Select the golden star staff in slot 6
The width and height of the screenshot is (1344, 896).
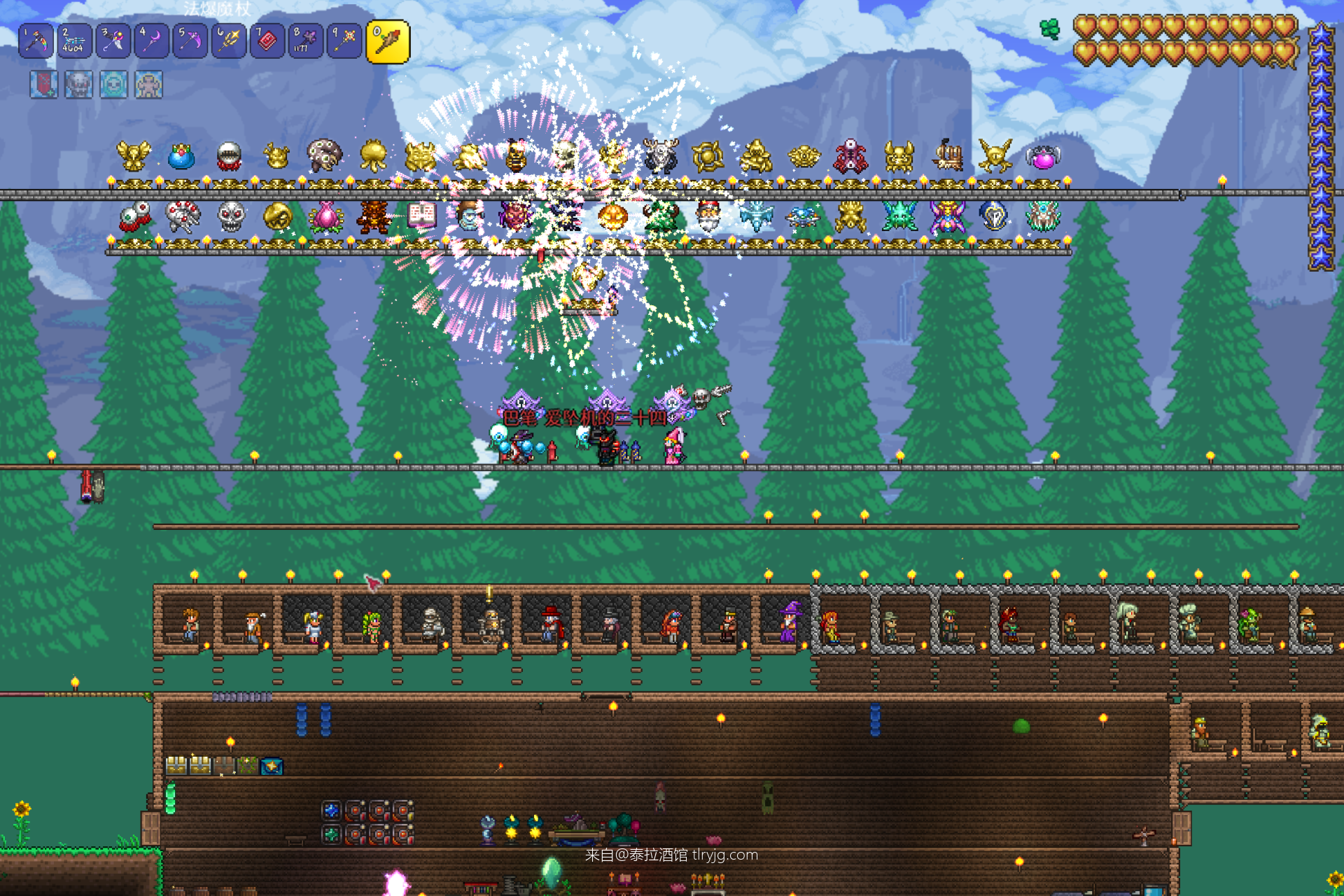(x=228, y=41)
